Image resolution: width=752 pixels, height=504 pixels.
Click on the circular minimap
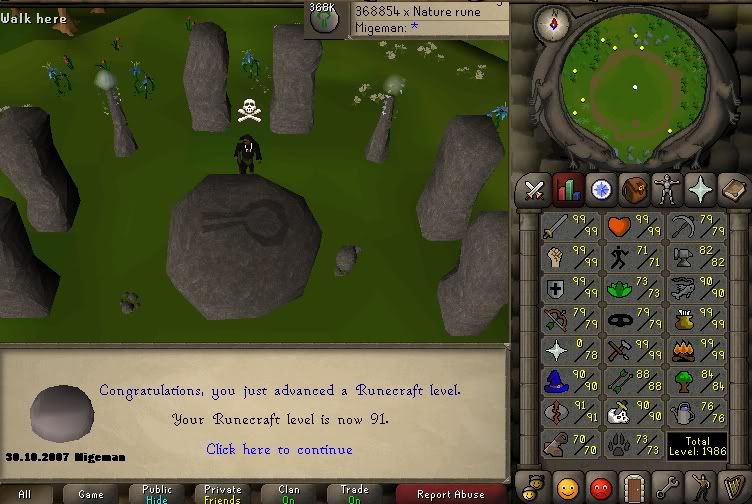click(634, 88)
